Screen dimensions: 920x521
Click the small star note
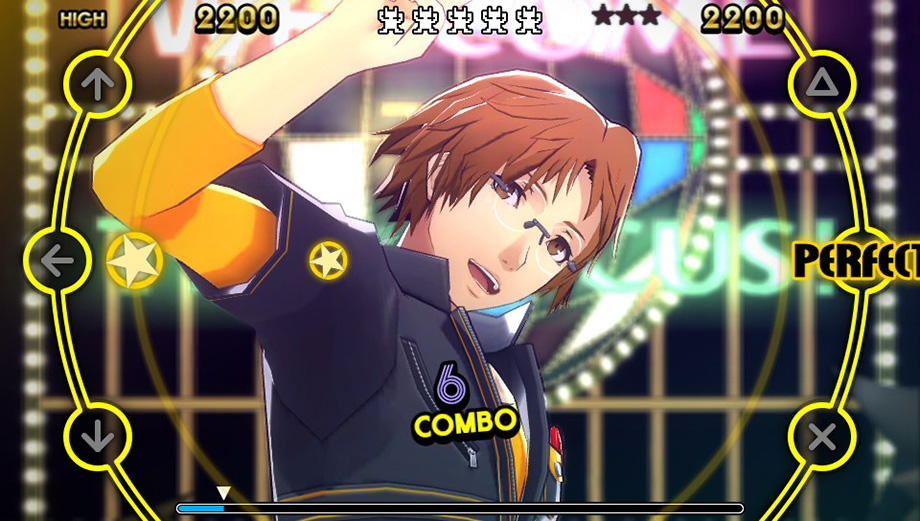[x=328, y=261]
